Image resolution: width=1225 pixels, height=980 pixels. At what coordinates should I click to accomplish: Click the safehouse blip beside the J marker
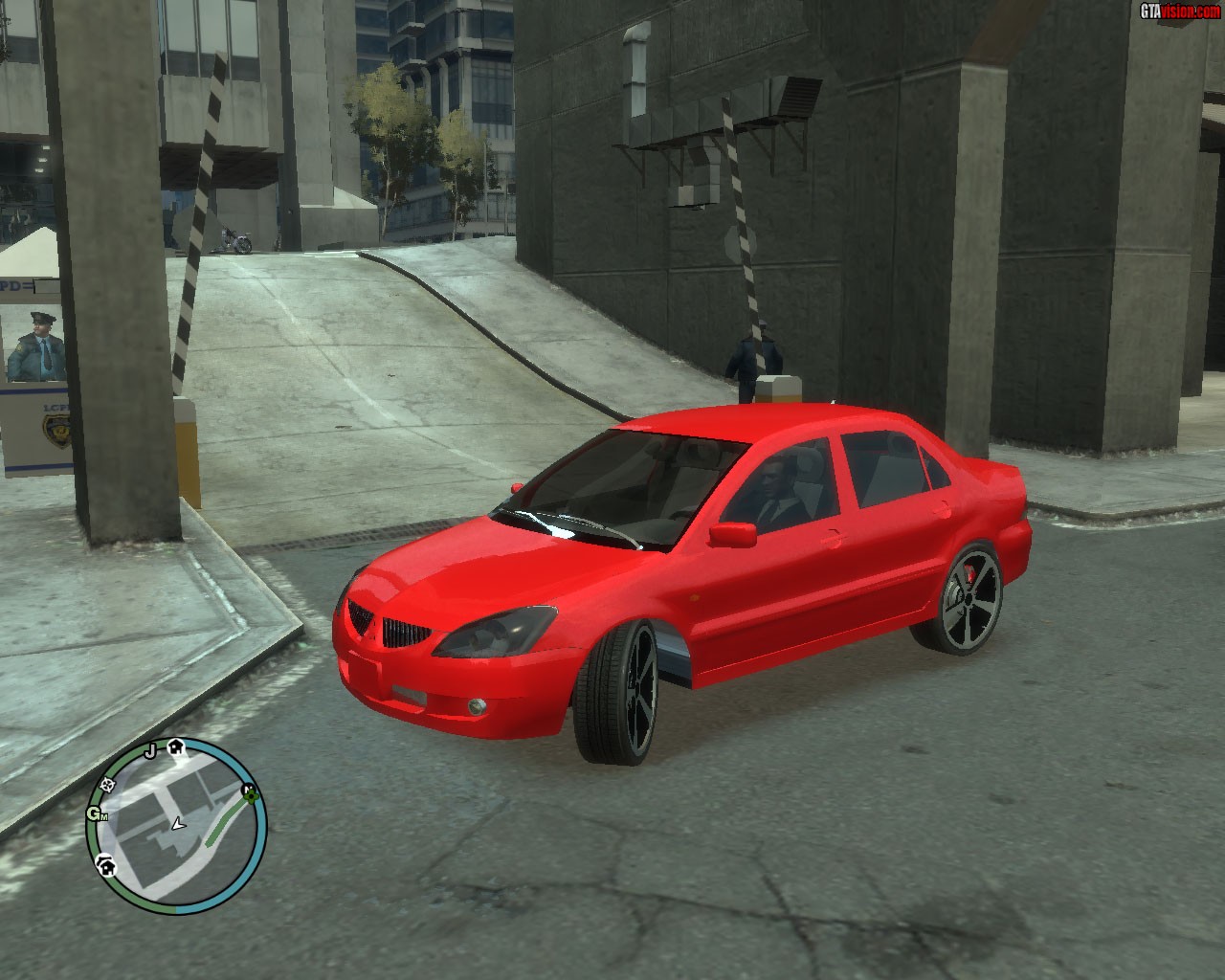click(x=176, y=747)
